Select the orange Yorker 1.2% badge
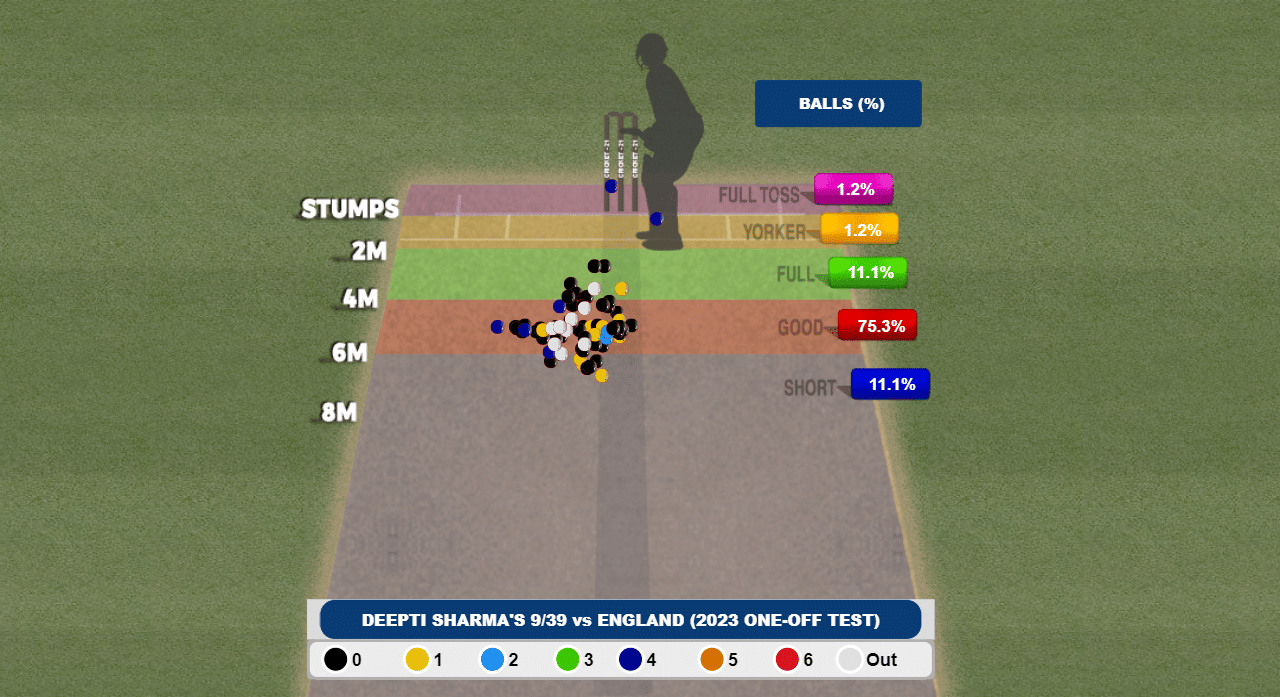Viewport: 1280px width, 697px height. point(860,230)
